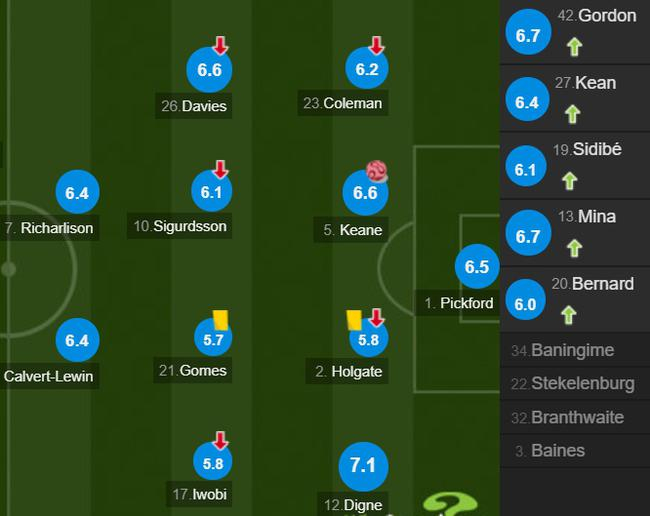This screenshot has width=650, height=516.
Task: Choose Baines from the bench list
Action: 575,451
